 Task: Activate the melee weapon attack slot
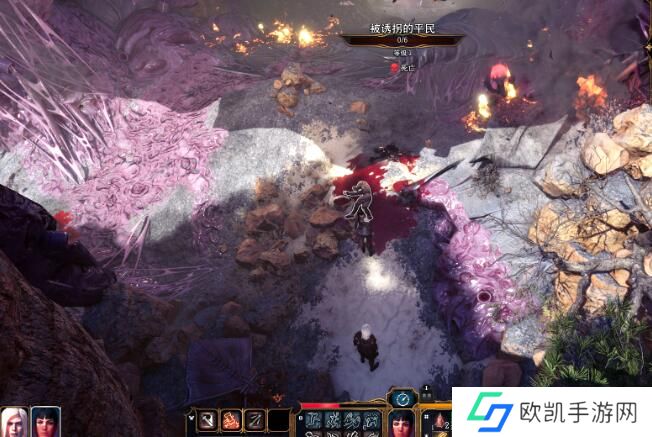tap(208, 421)
